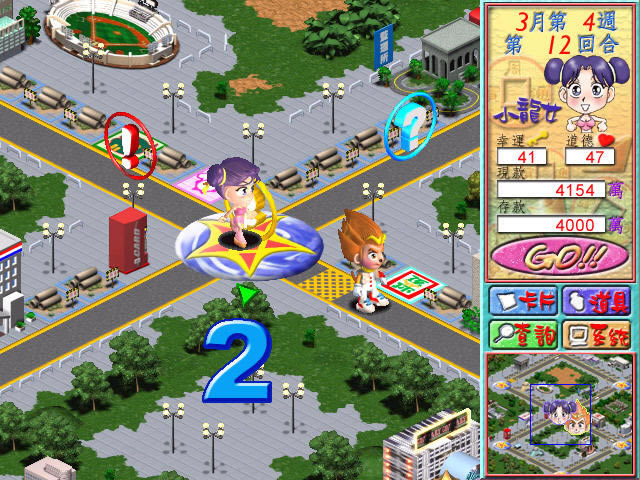Select the 查詢 query button

521,333
